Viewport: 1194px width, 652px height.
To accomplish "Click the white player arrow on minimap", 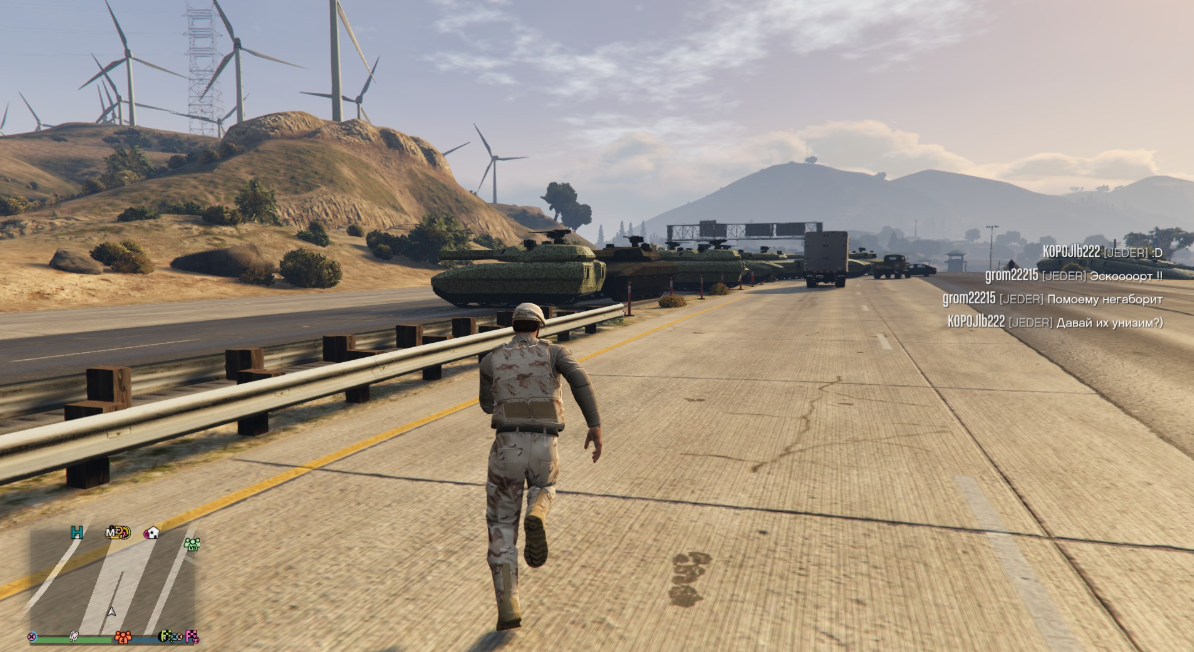I will [x=112, y=611].
